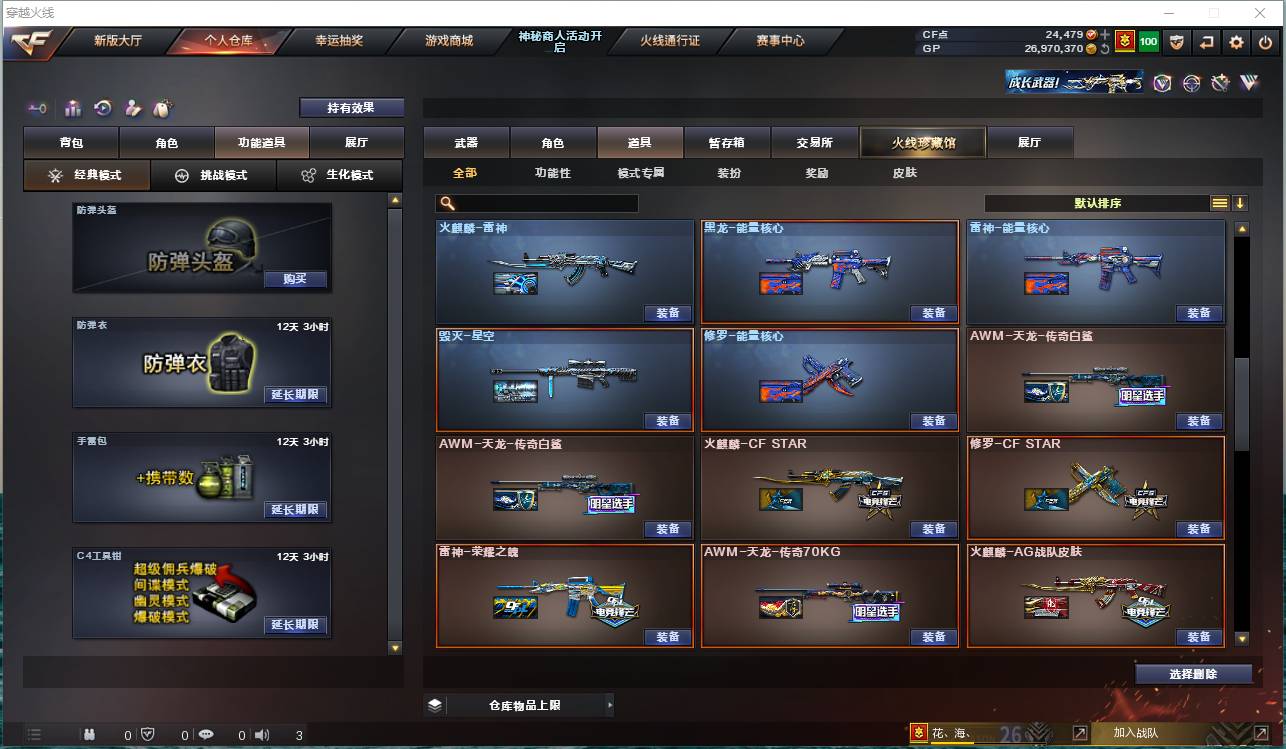Image resolution: width=1286 pixels, height=749 pixels.
Task: Click the power/logout icon at top right
Action: [x=1264, y=42]
